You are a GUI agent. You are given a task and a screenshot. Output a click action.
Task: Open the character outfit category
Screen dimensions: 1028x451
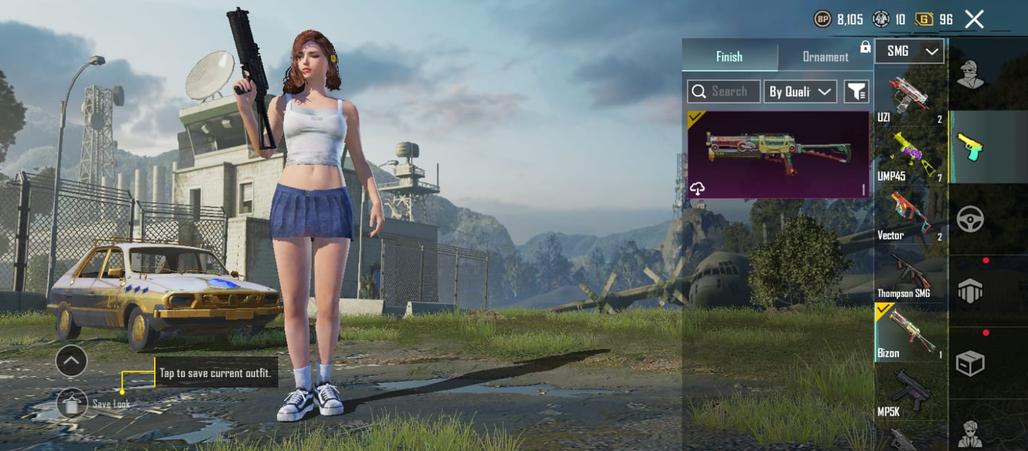[x=969, y=73]
